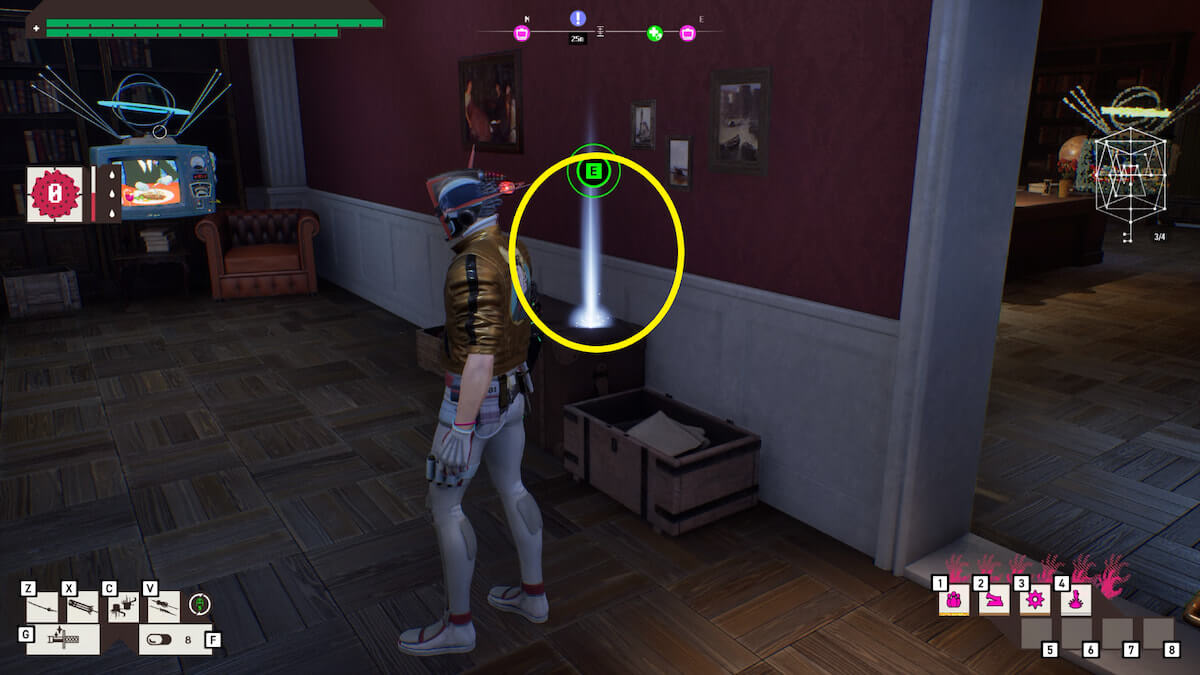The height and width of the screenshot is (675, 1200).
Task: Select the C slot gadget device
Action: 122,605
